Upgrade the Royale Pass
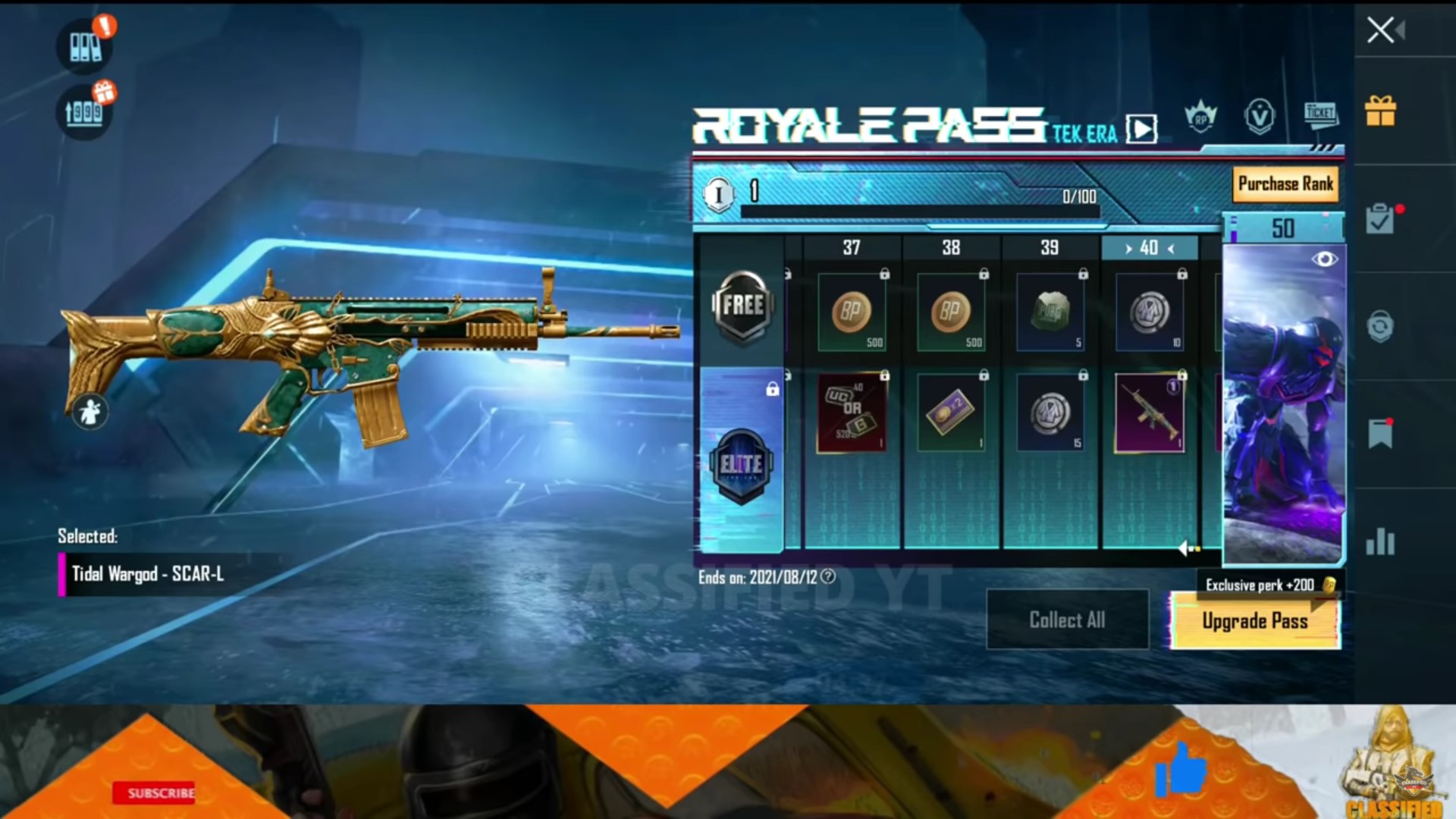The height and width of the screenshot is (819, 1456). tap(1255, 621)
